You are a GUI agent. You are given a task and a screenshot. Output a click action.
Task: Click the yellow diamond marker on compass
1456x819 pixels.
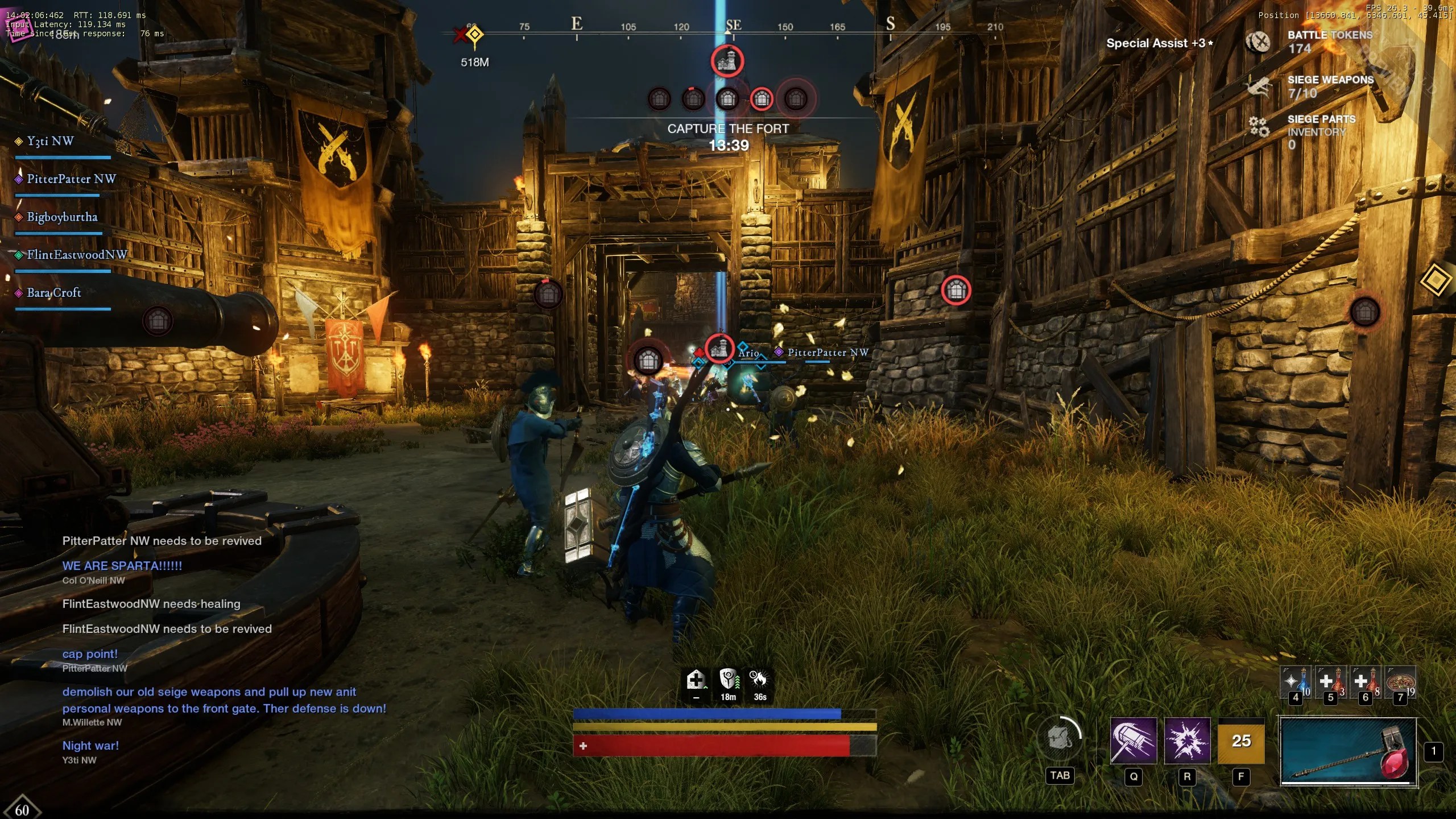[475, 35]
